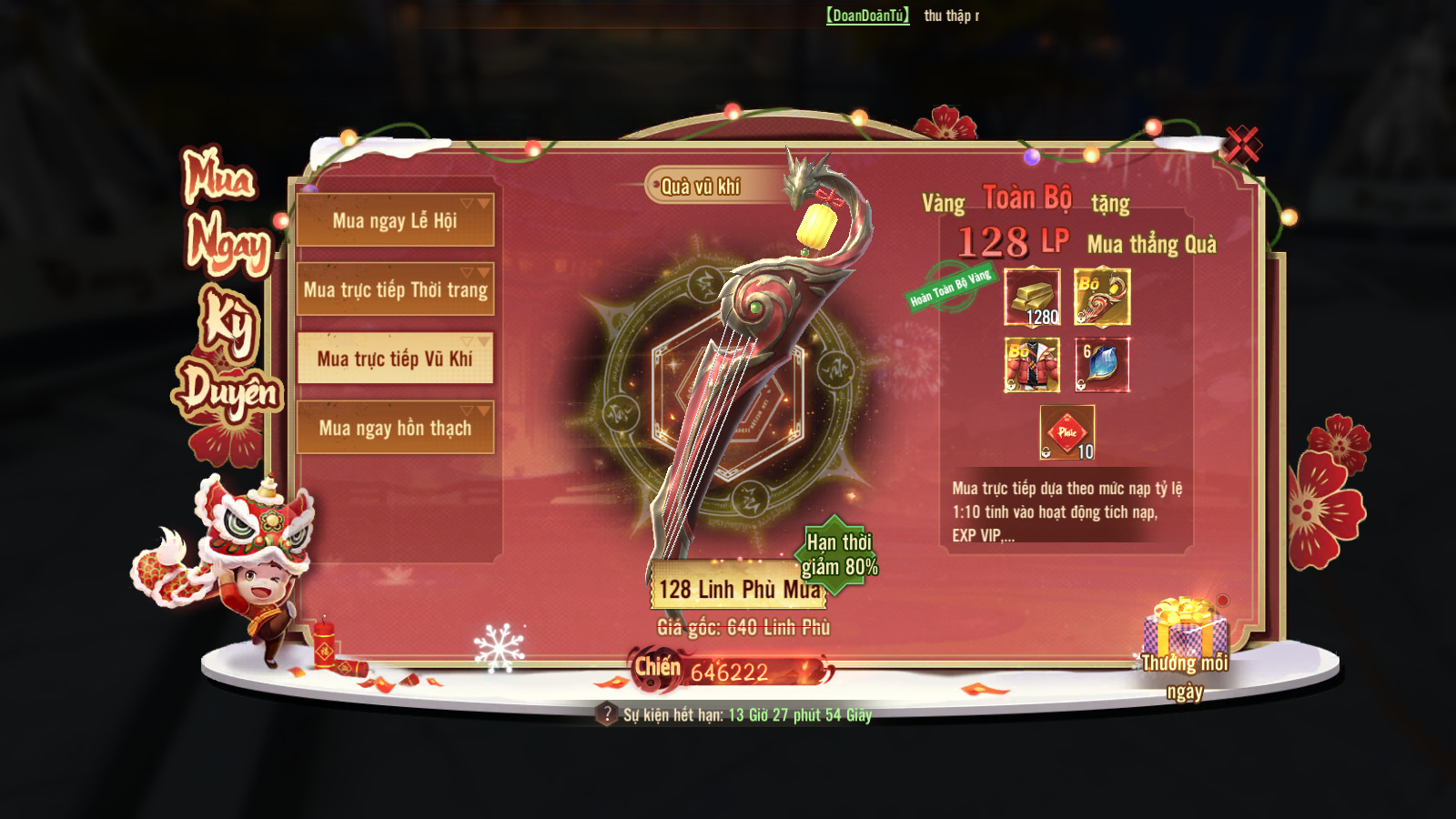
Task: View the harp weapon reward icon
Action: [1102, 298]
